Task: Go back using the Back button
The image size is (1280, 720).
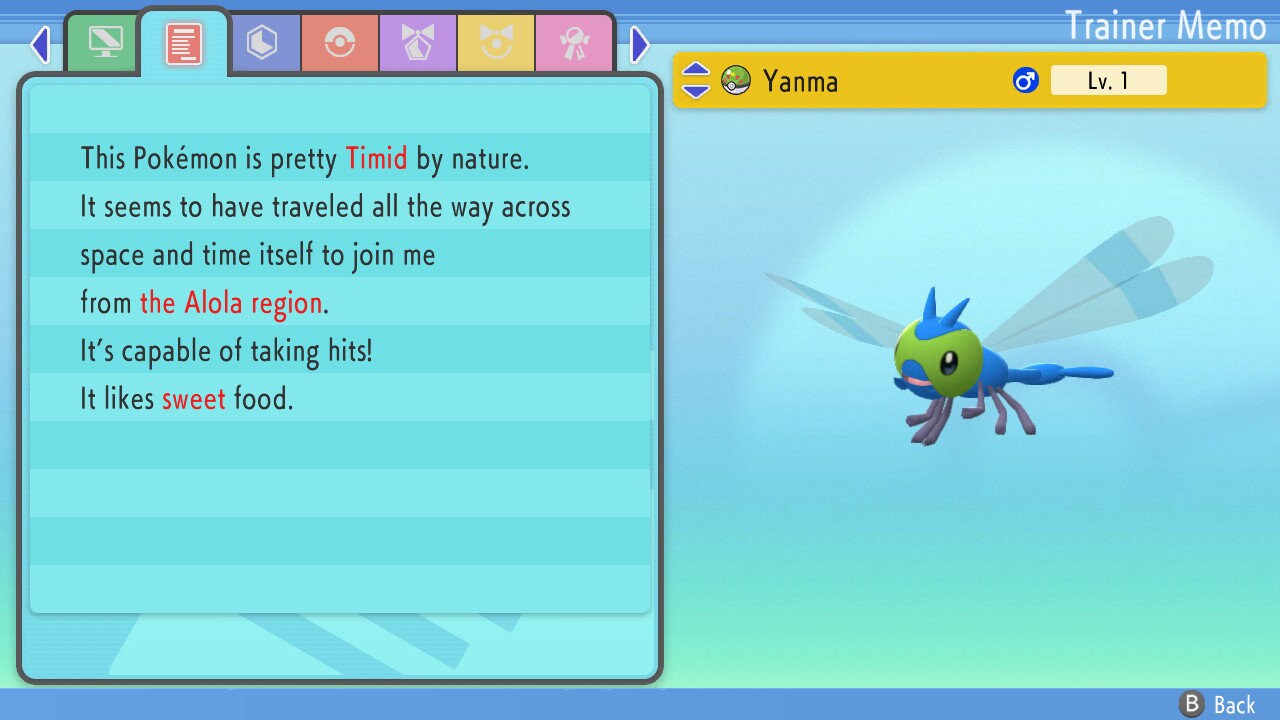Action: tap(1219, 704)
